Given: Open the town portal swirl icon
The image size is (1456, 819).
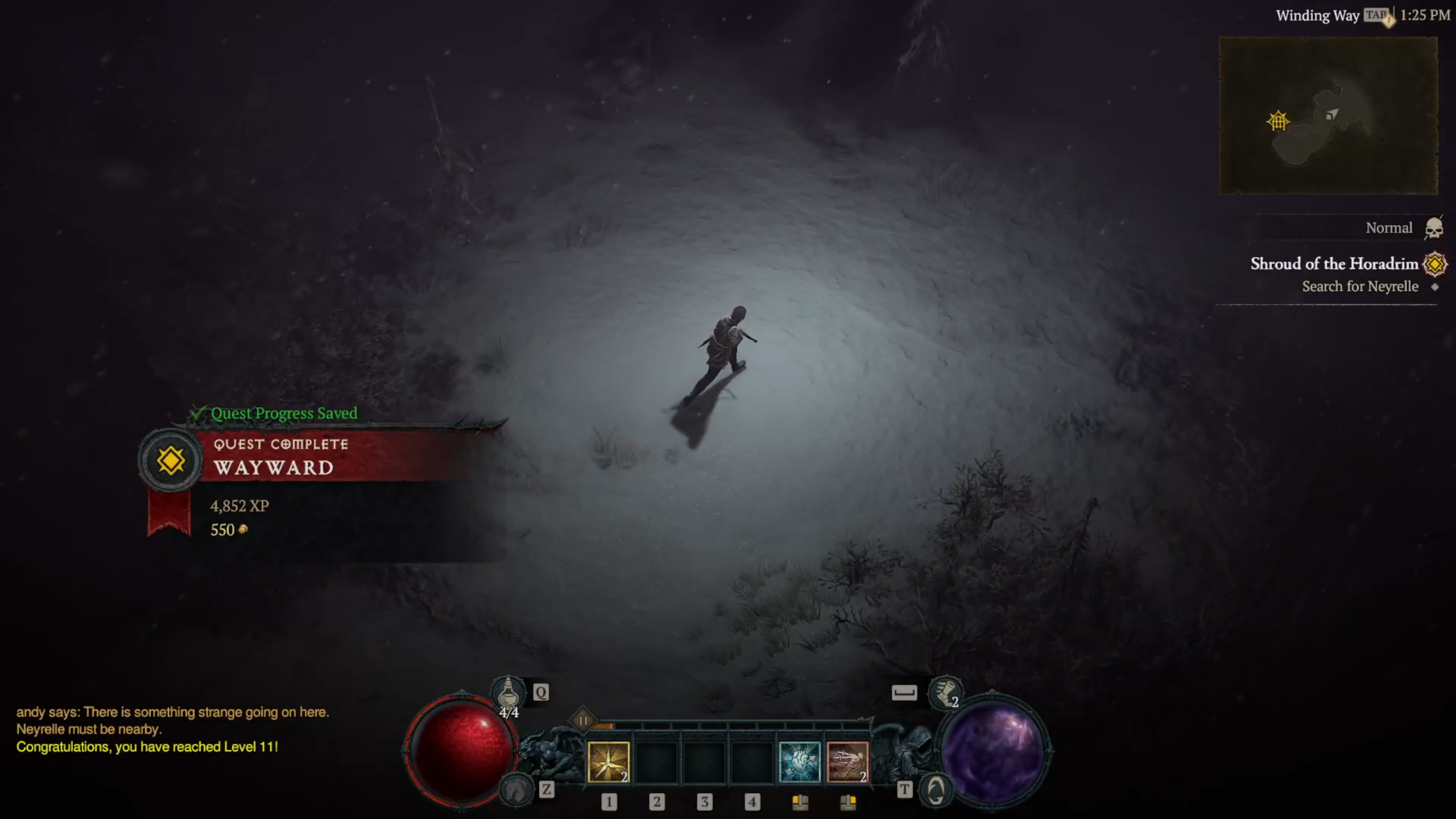Looking at the screenshot, I should click(x=936, y=790).
